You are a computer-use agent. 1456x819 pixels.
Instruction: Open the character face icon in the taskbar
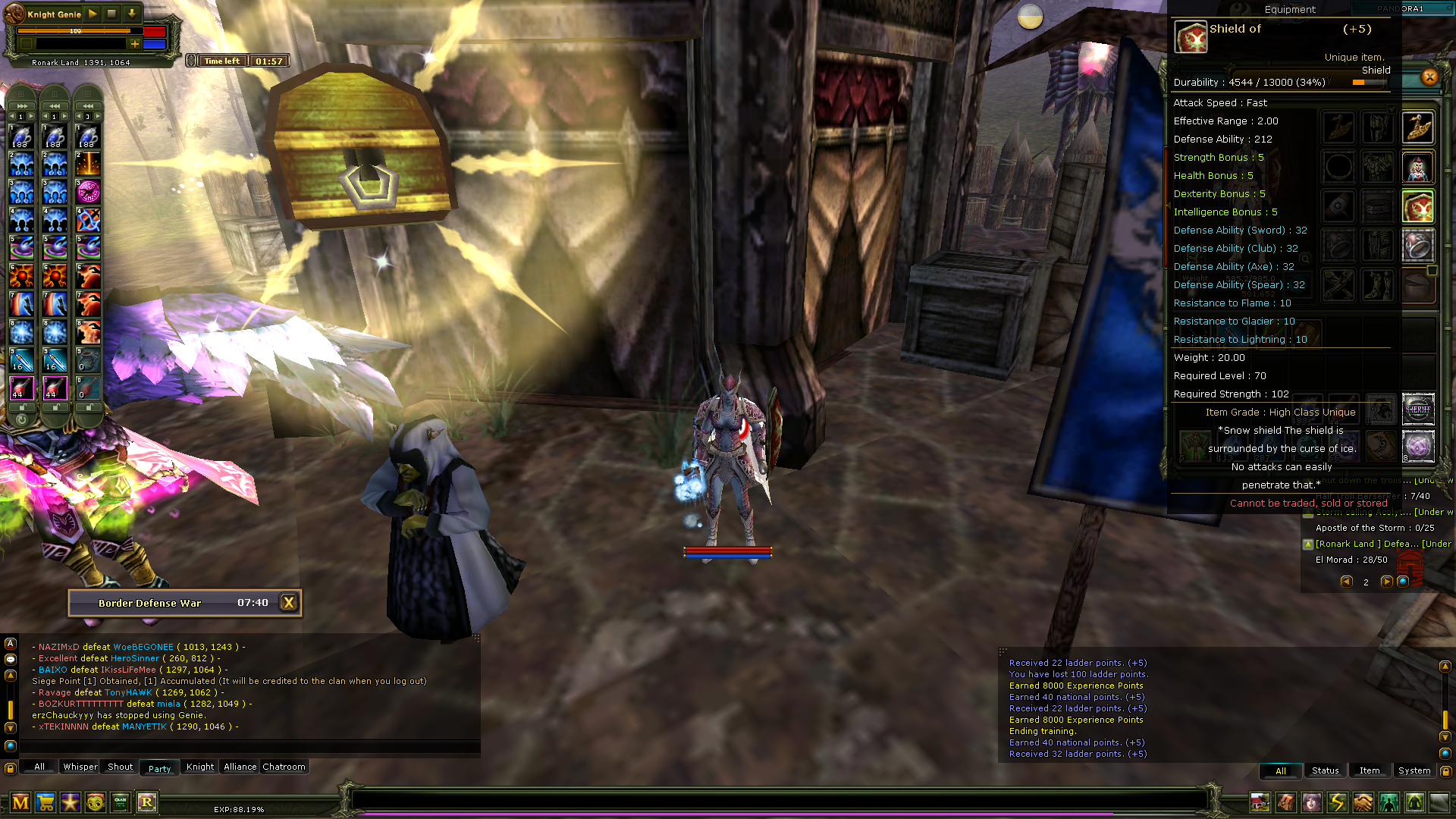pos(94,802)
